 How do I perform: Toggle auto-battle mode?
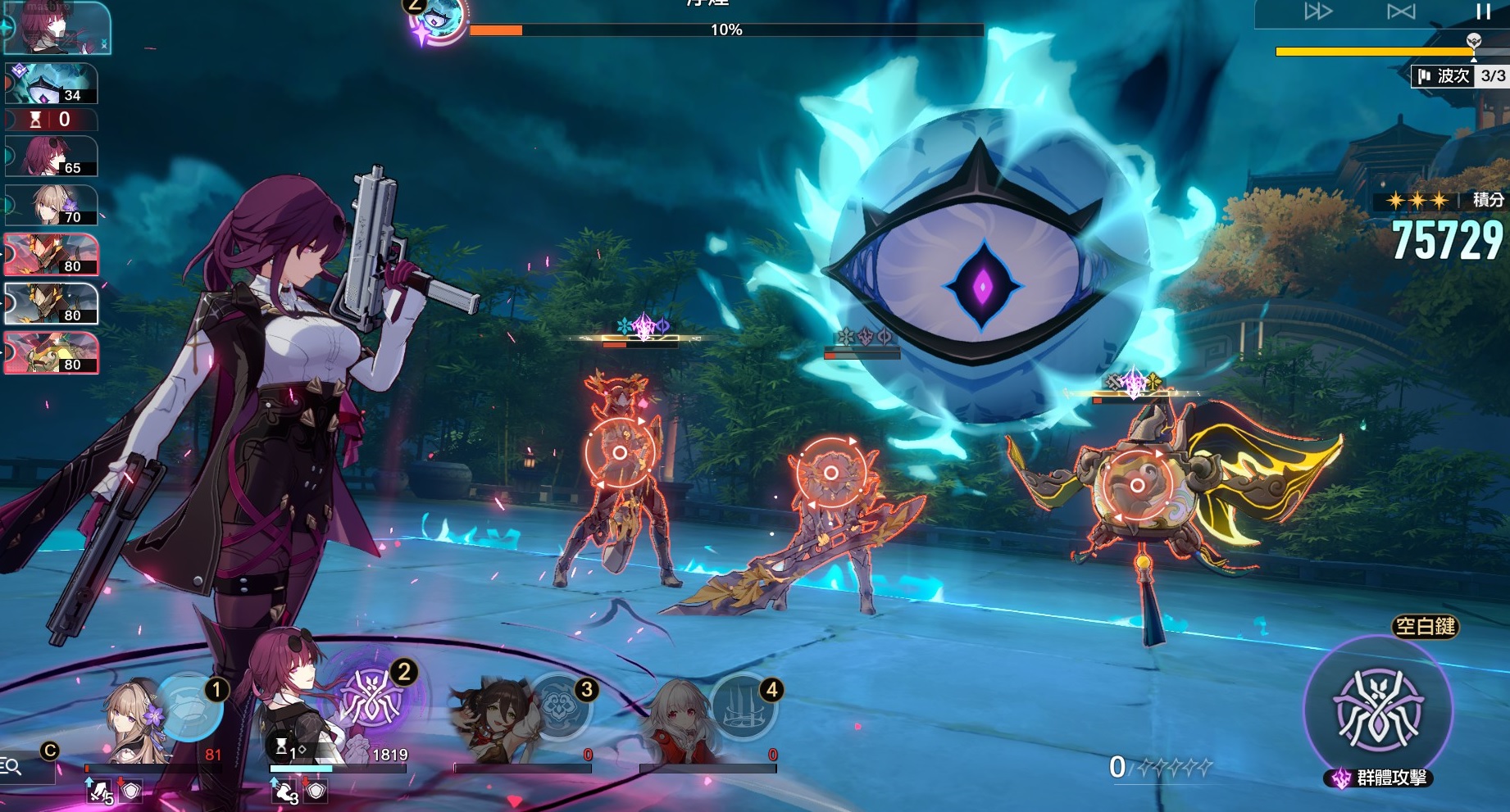coord(1400,11)
